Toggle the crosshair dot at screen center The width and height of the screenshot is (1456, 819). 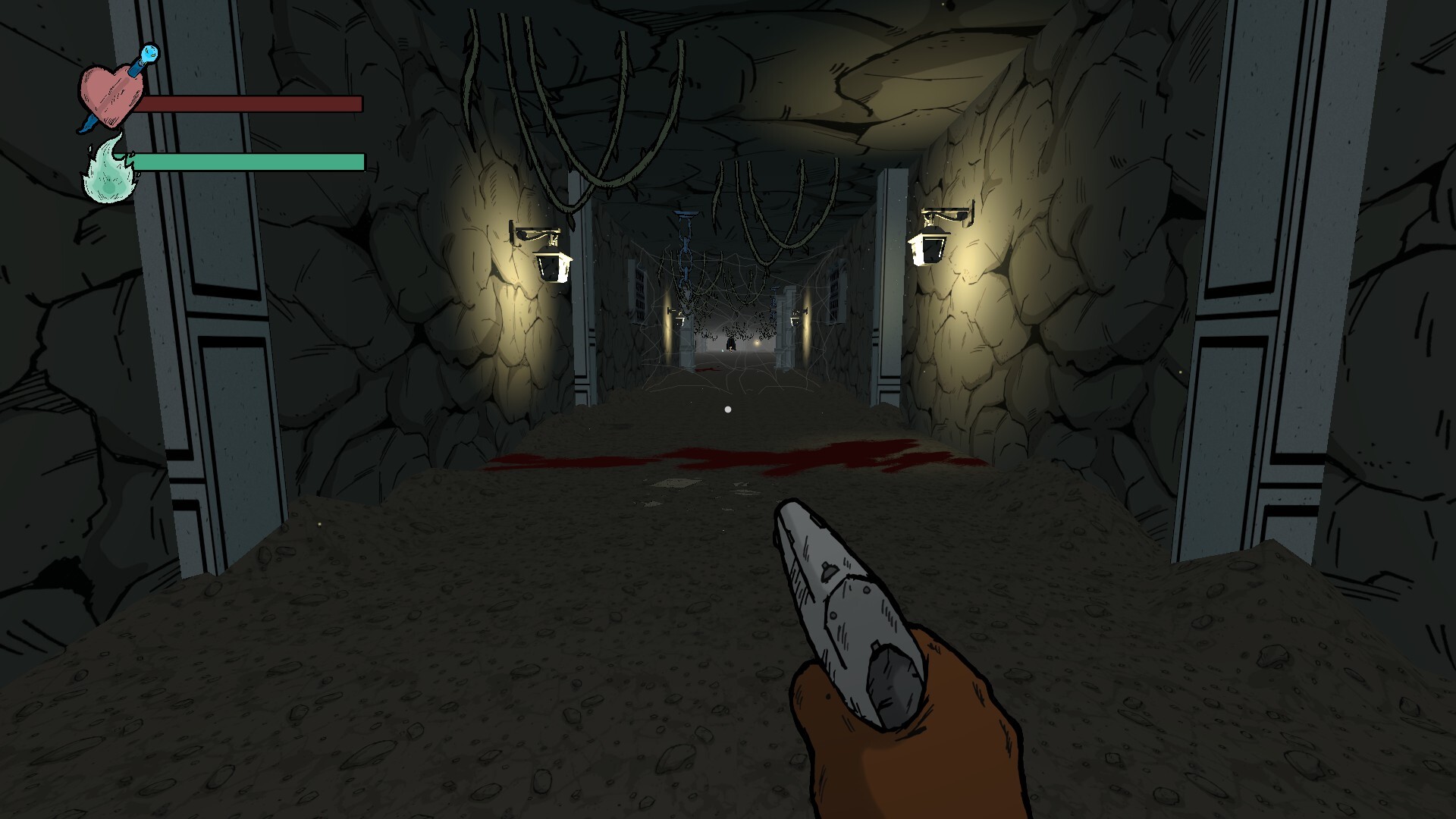pos(727,409)
